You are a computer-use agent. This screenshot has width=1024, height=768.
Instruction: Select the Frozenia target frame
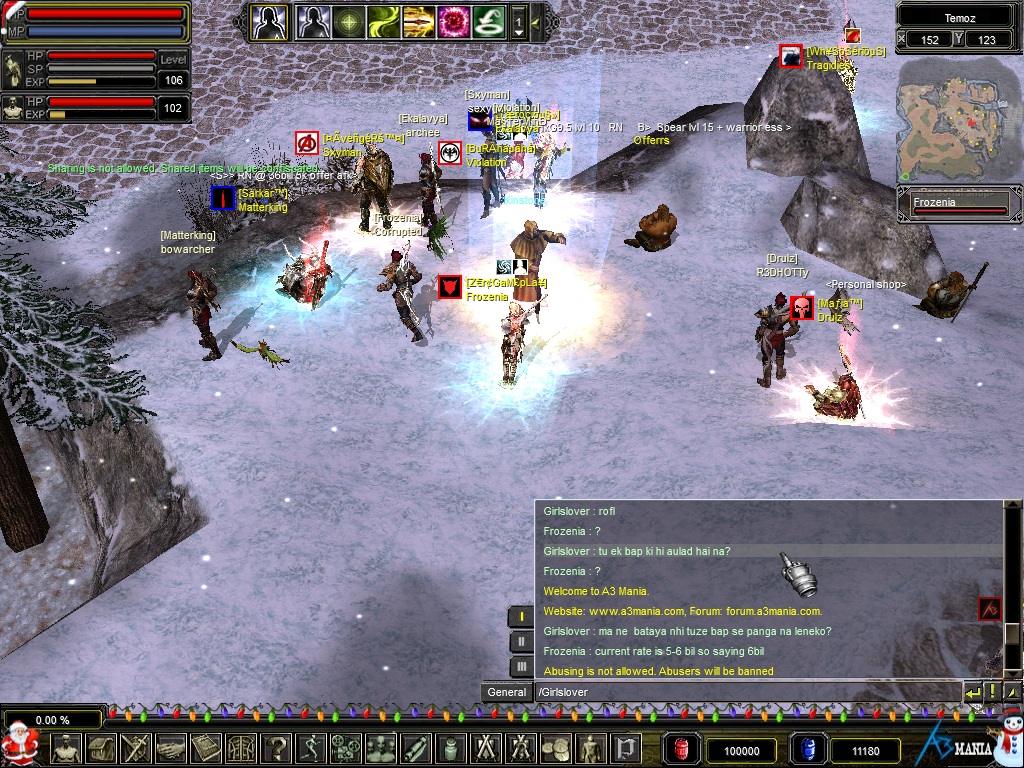958,205
